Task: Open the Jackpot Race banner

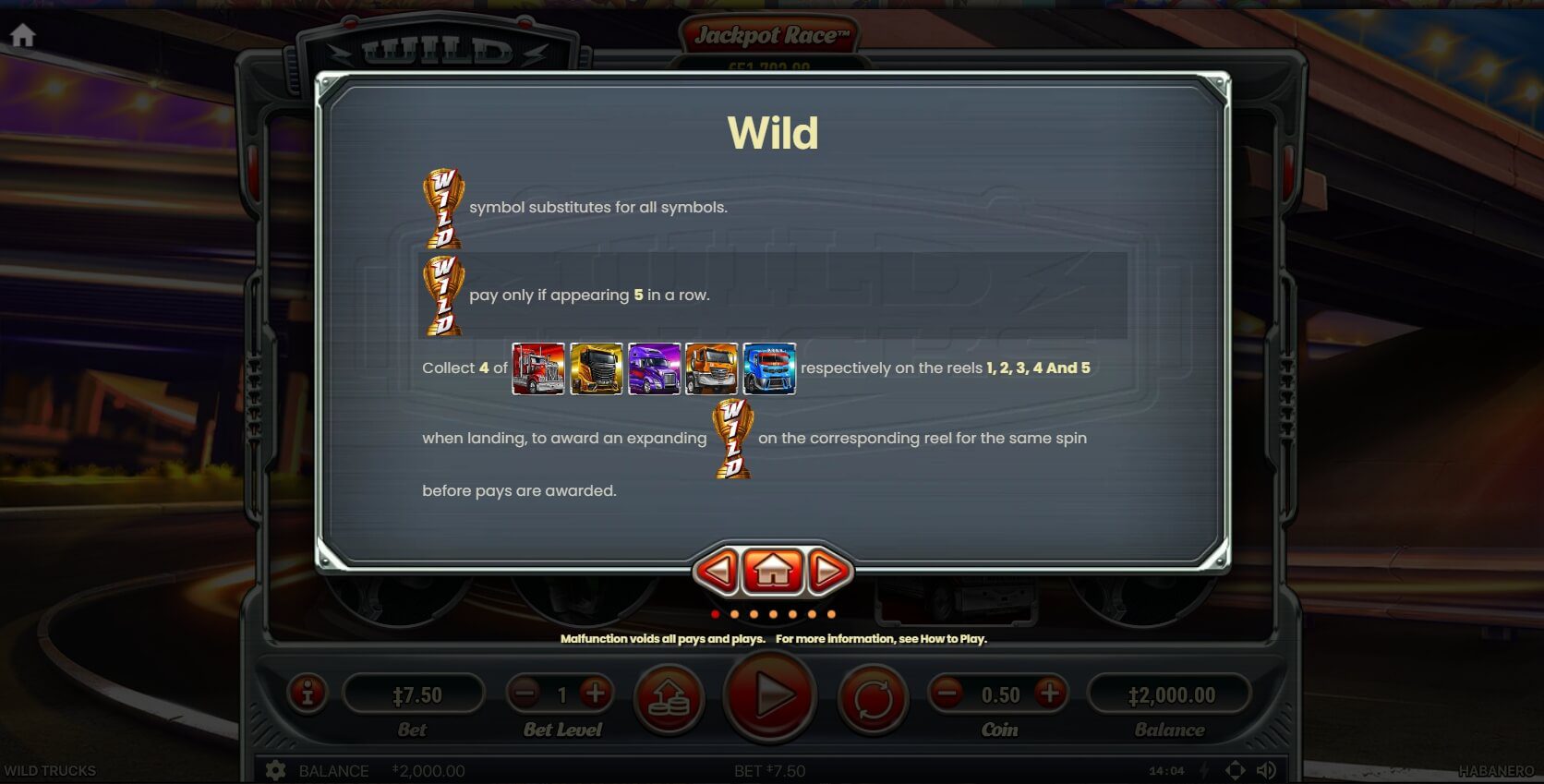Action: pyautogui.click(x=773, y=32)
